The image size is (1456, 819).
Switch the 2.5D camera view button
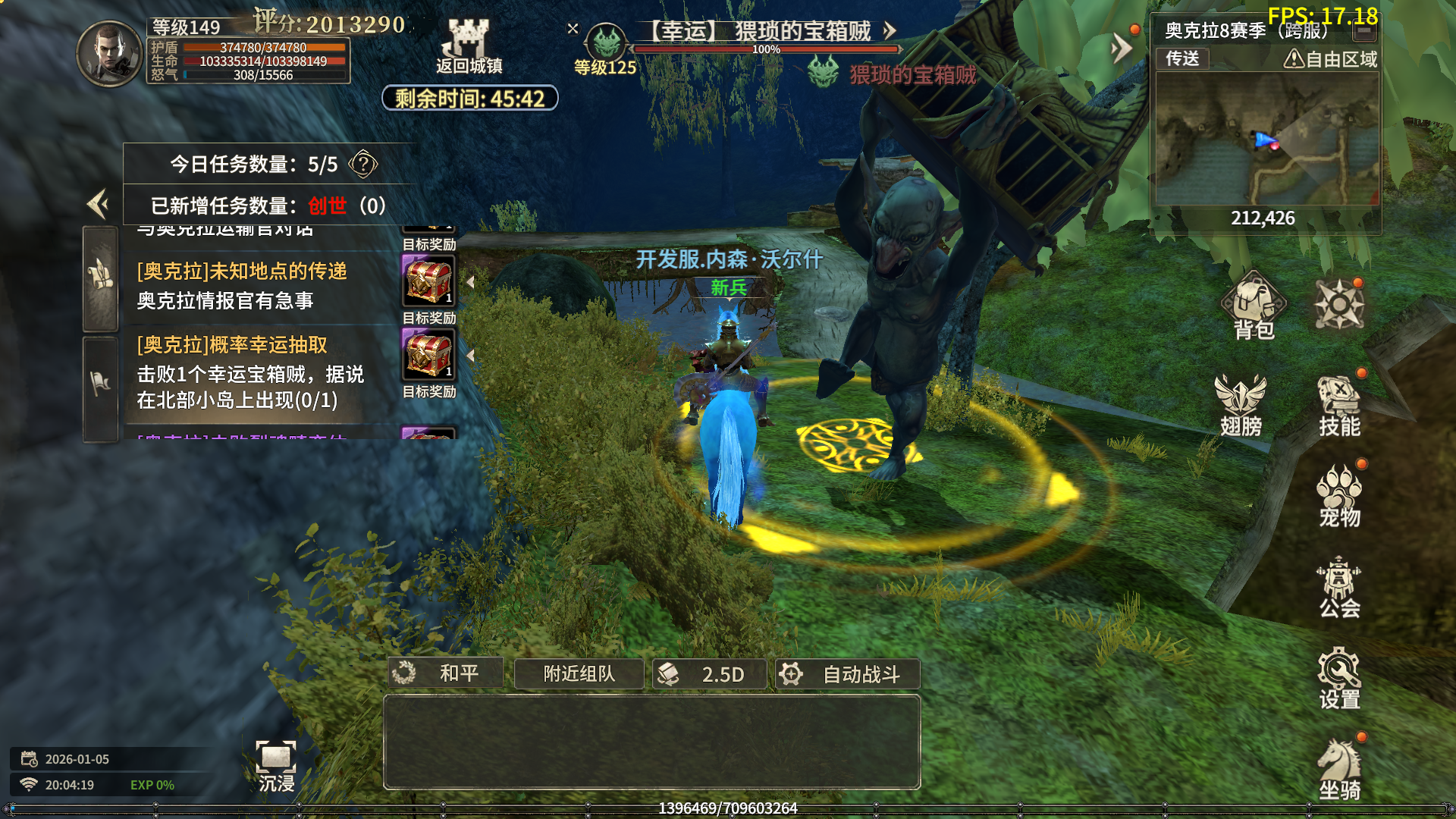(x=709, y=673)
